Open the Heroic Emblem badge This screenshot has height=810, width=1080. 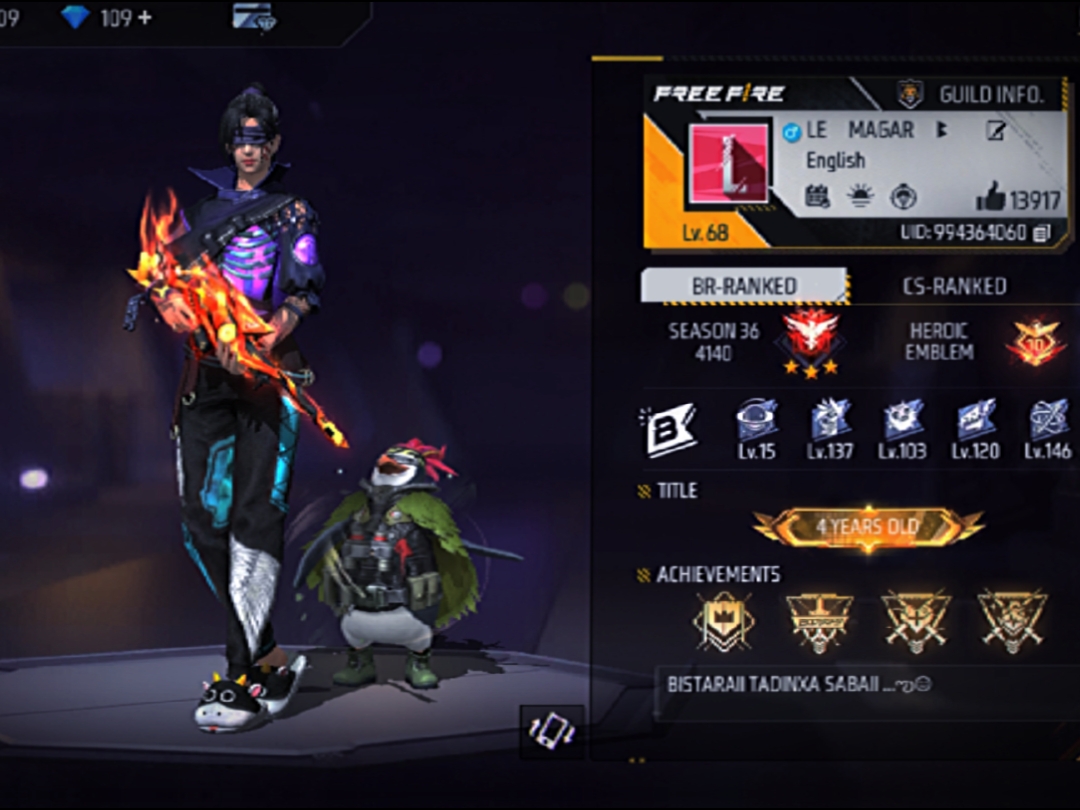point(1034,342)
